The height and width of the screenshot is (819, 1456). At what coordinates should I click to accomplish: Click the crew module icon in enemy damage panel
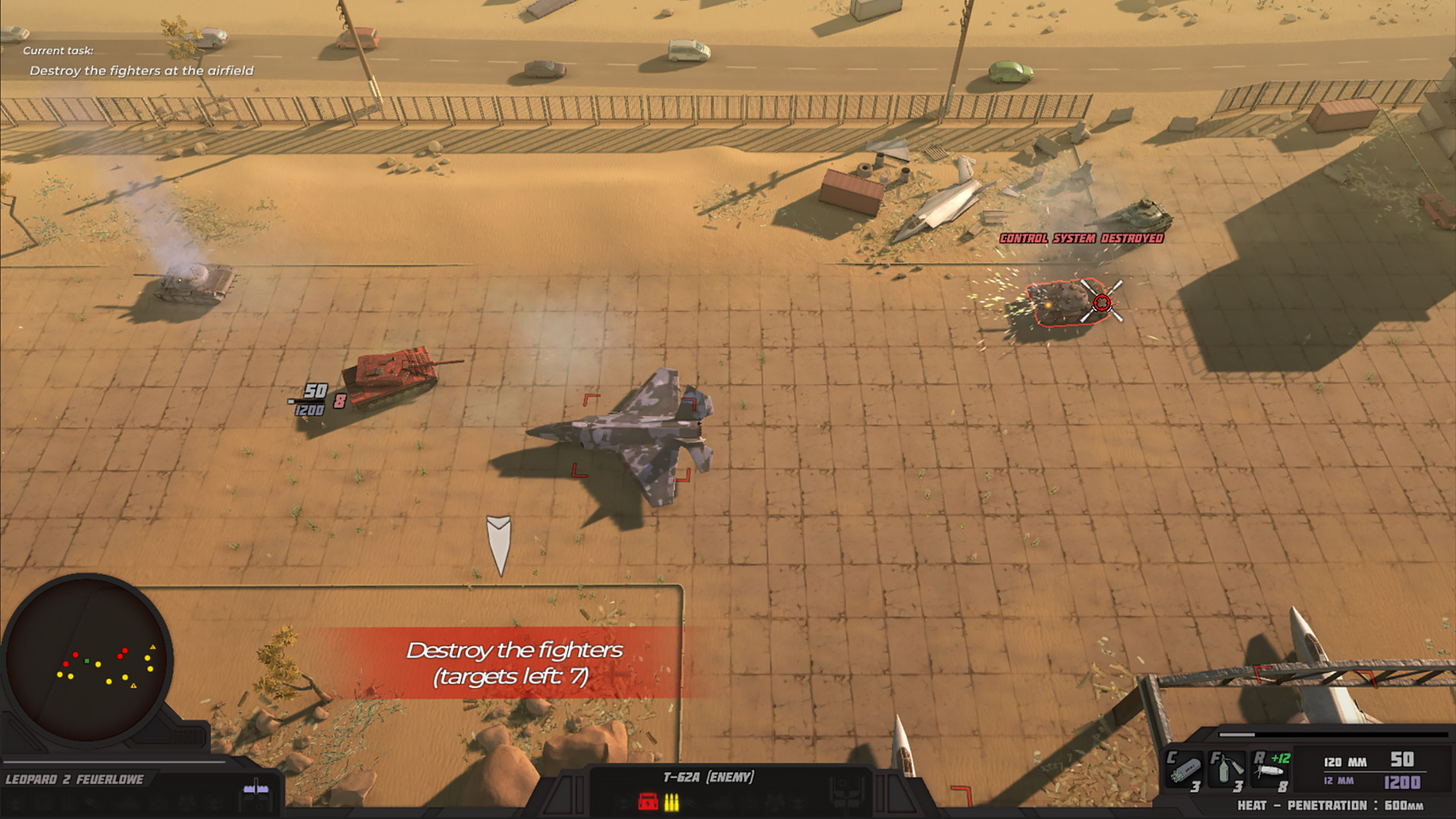click(623, 802)
